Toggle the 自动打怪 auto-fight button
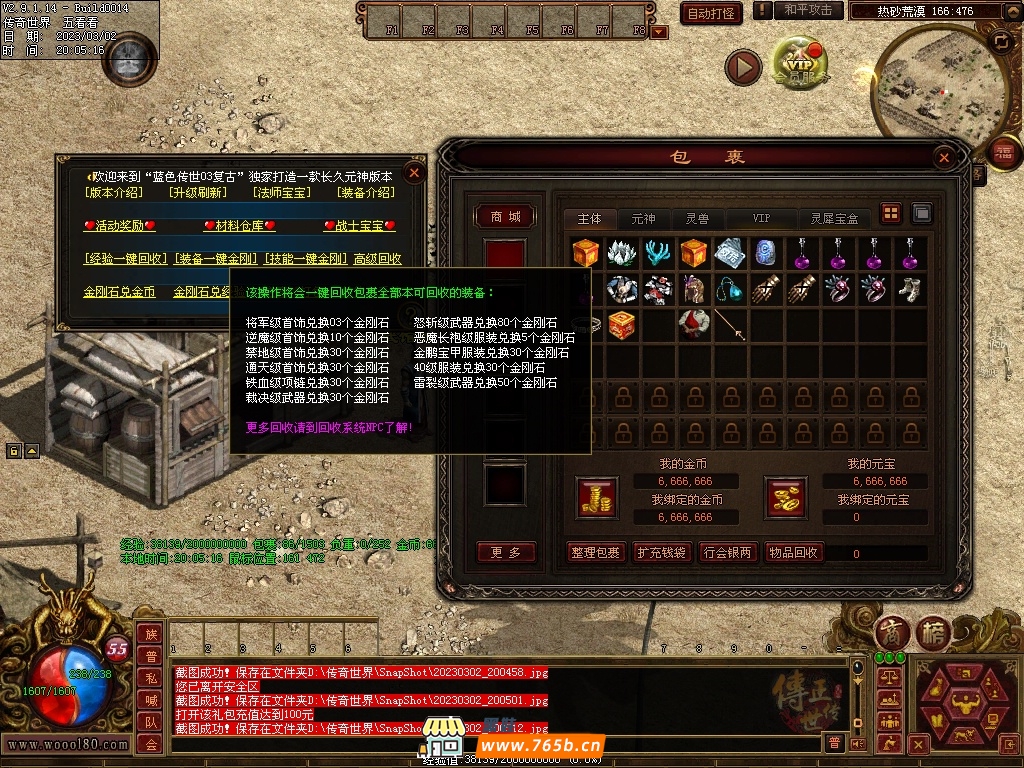This screenshot has width=1024, height=768. coord(711,13)
